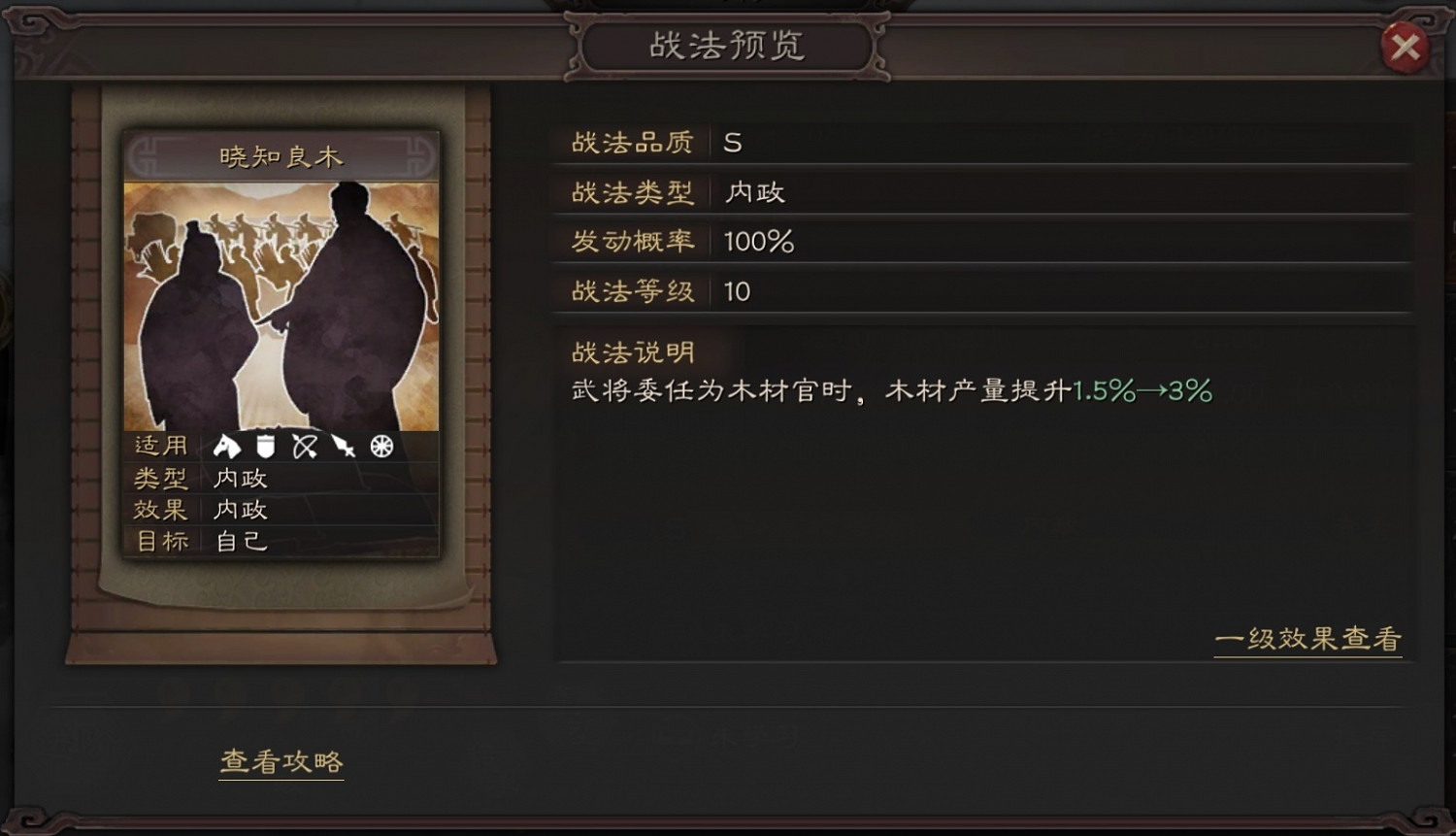Open 一级效果查看 to view level one effect
1456x836 pixels.
pyautogui.click(x=1308, y=639)
